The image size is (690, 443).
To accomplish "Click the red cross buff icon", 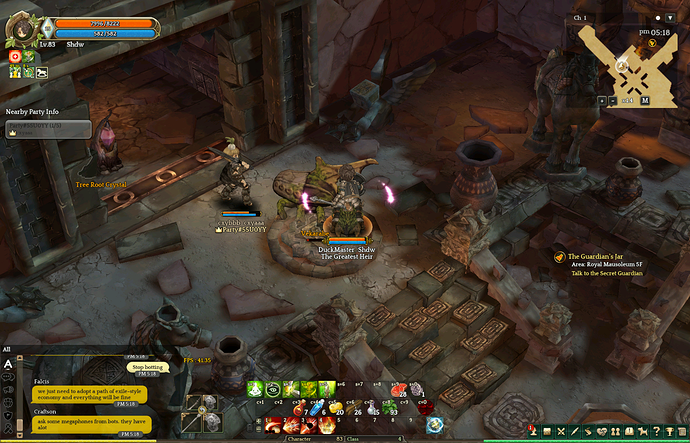I will click(16, 57).
